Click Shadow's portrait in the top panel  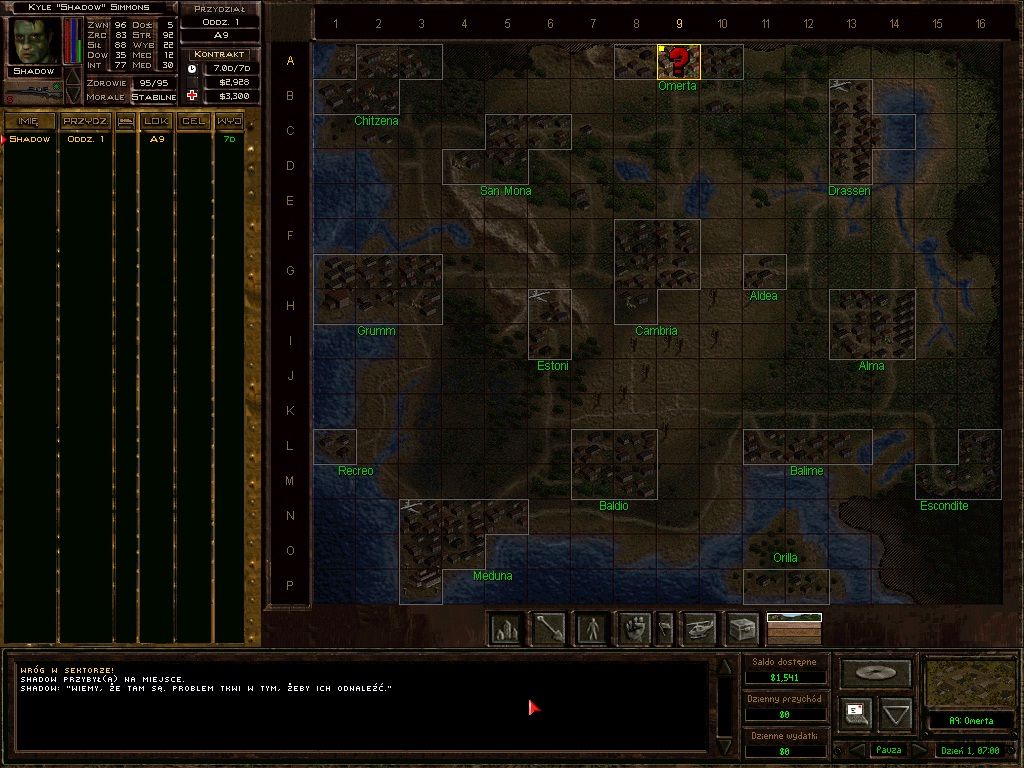(36, 41)
